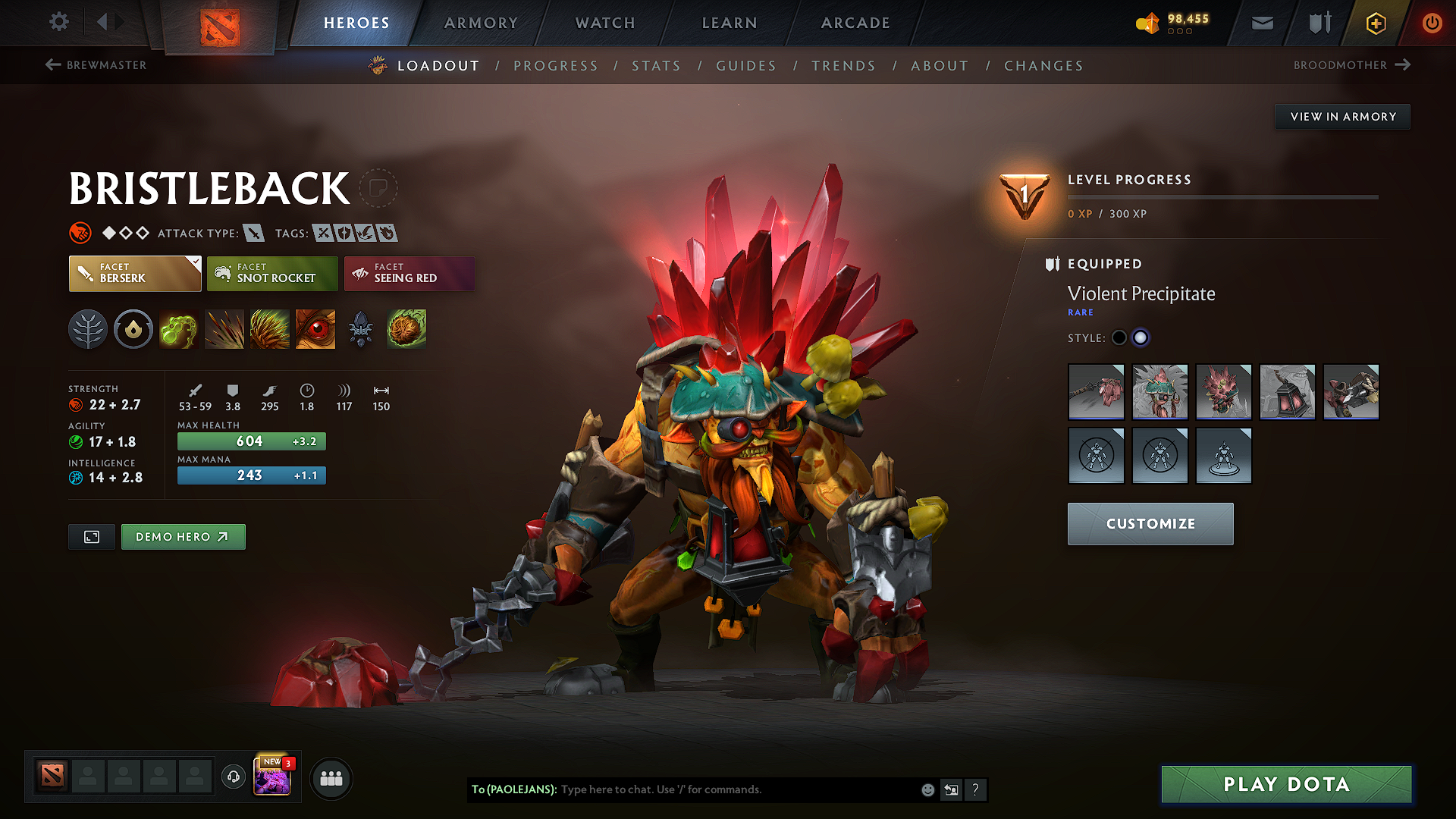Click the Bristleback passive ability icon
Viewport: 1456px width, 819px height.
[x=270, y=328]
